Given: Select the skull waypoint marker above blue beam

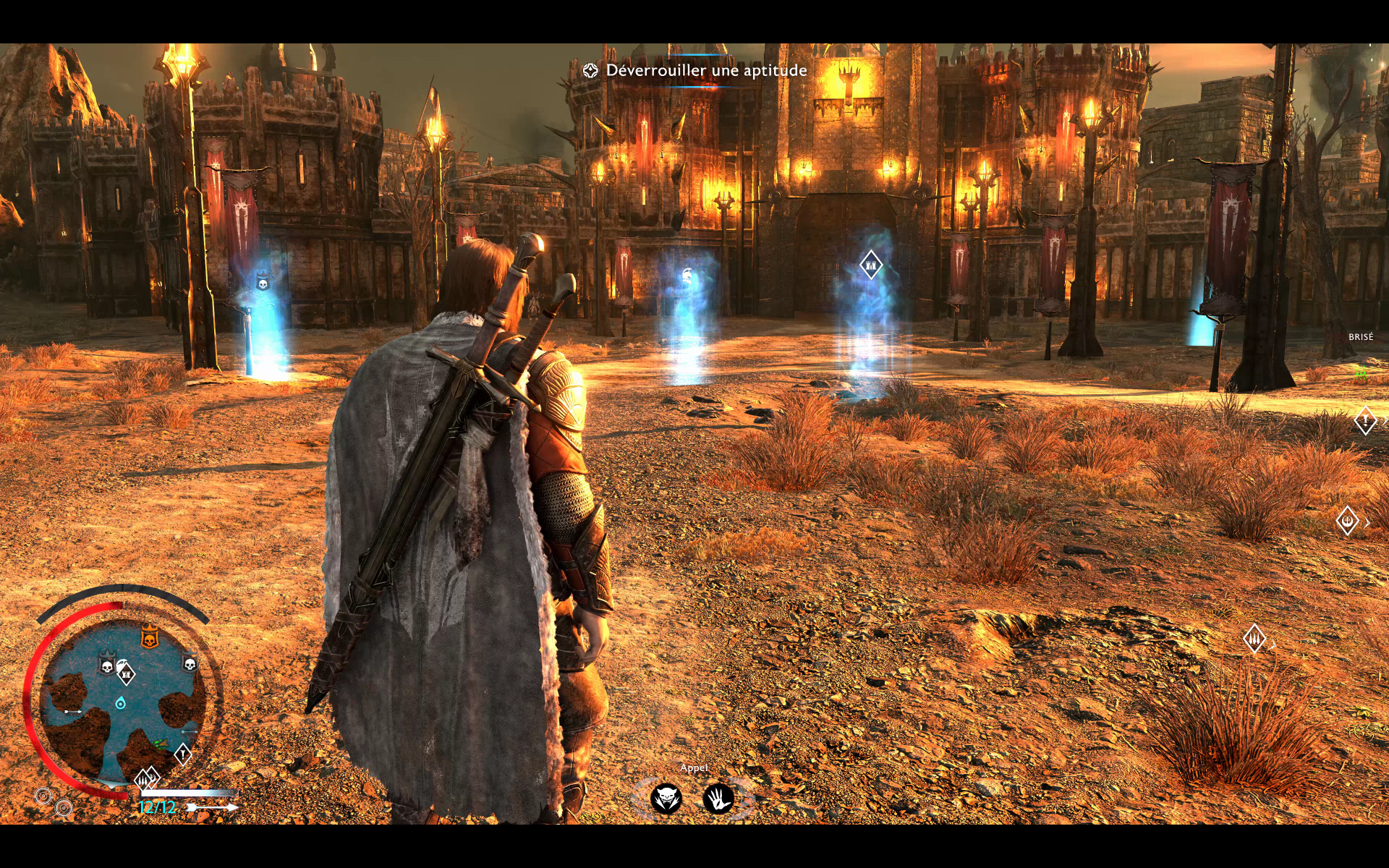Looking at the screenshot, I should [x=263, y=283].
